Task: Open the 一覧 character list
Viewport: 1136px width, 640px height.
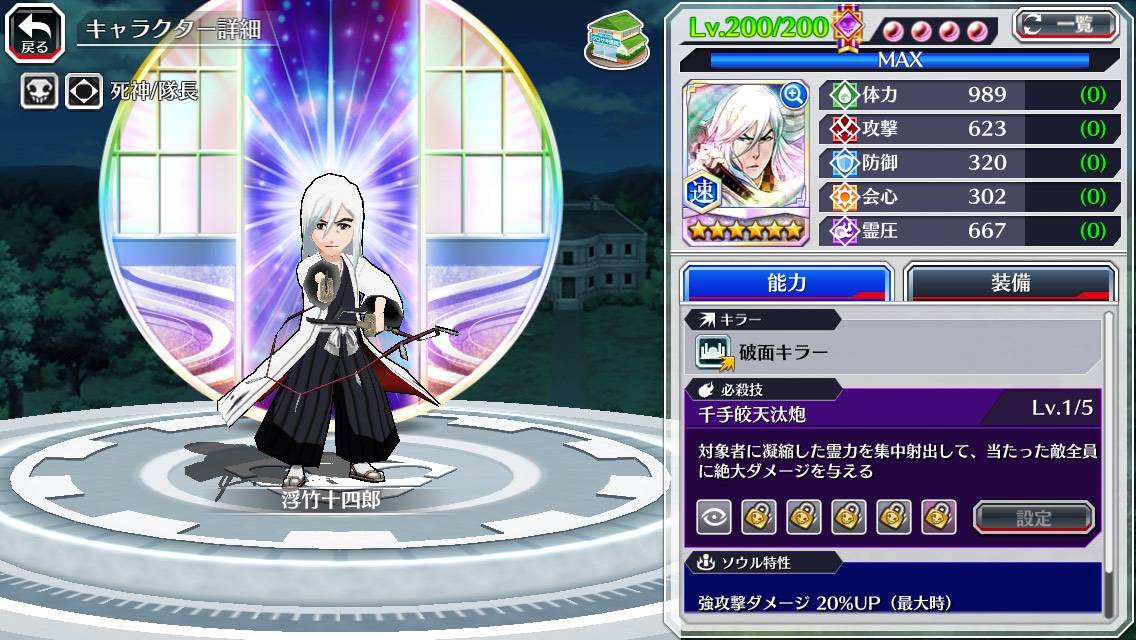Action: 1066,25
